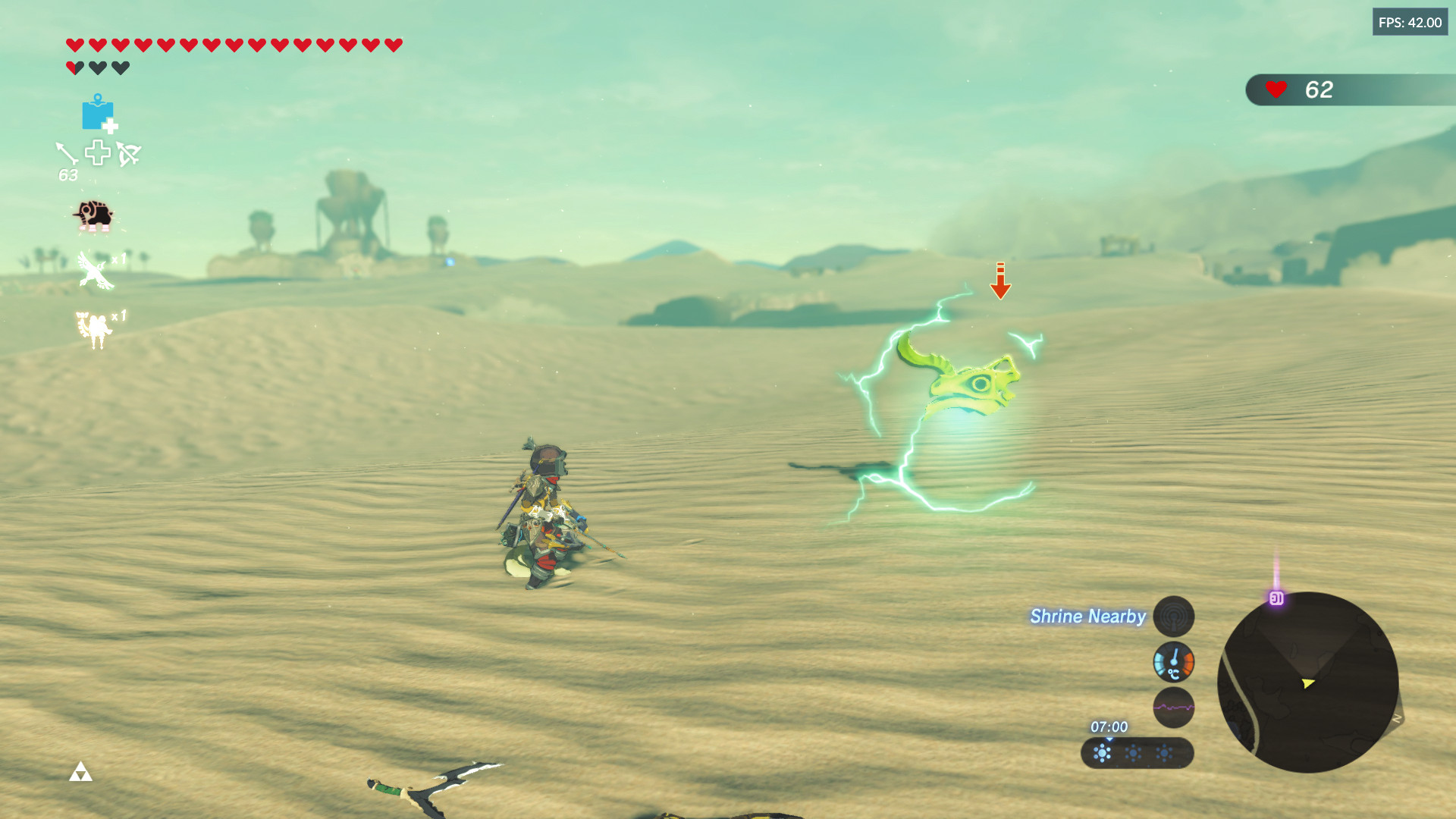Screen dimensions: 1456x819
Task: Click the Vah Medoh bird icon marked x1
Action: [94, 270]
